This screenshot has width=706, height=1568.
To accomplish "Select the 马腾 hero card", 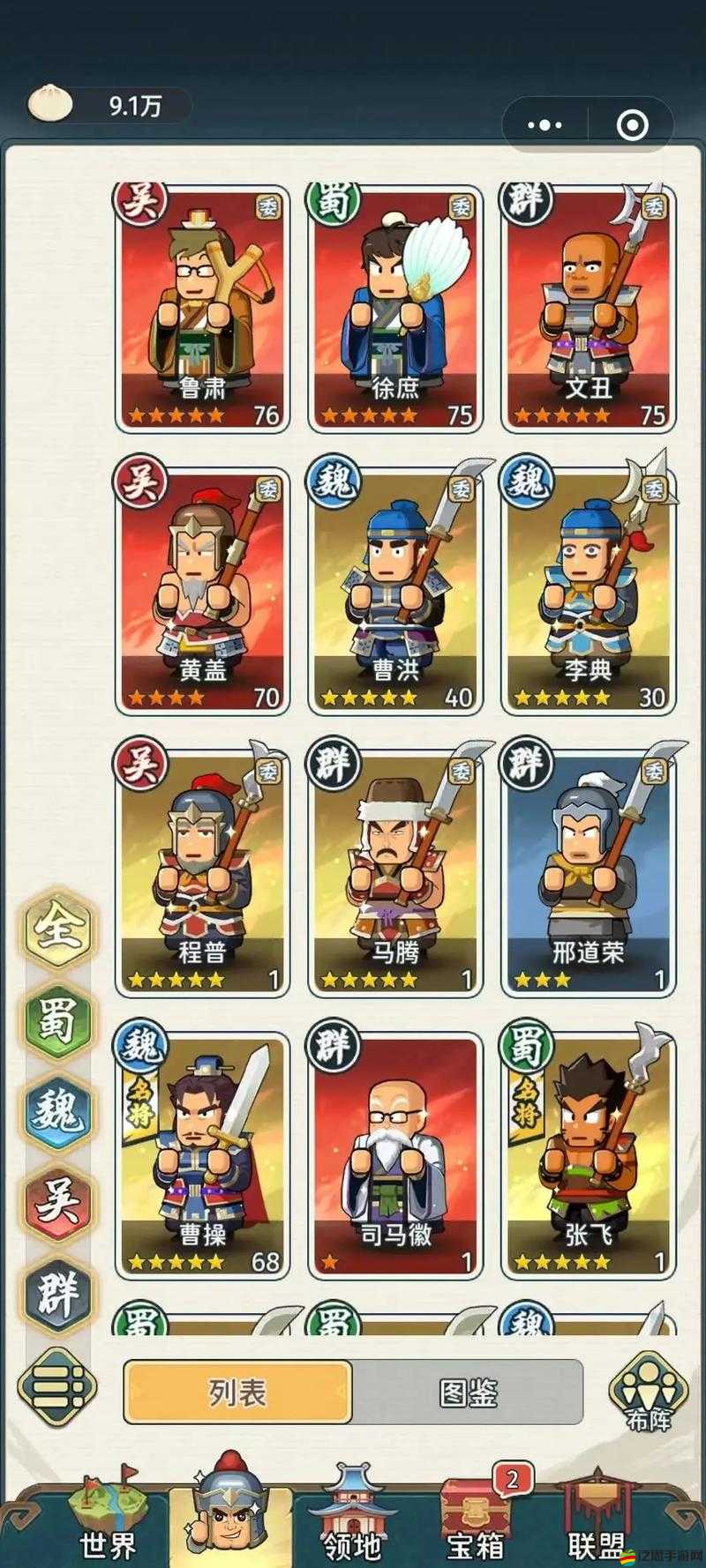I will pyautogui.click(x=395, y=873).
